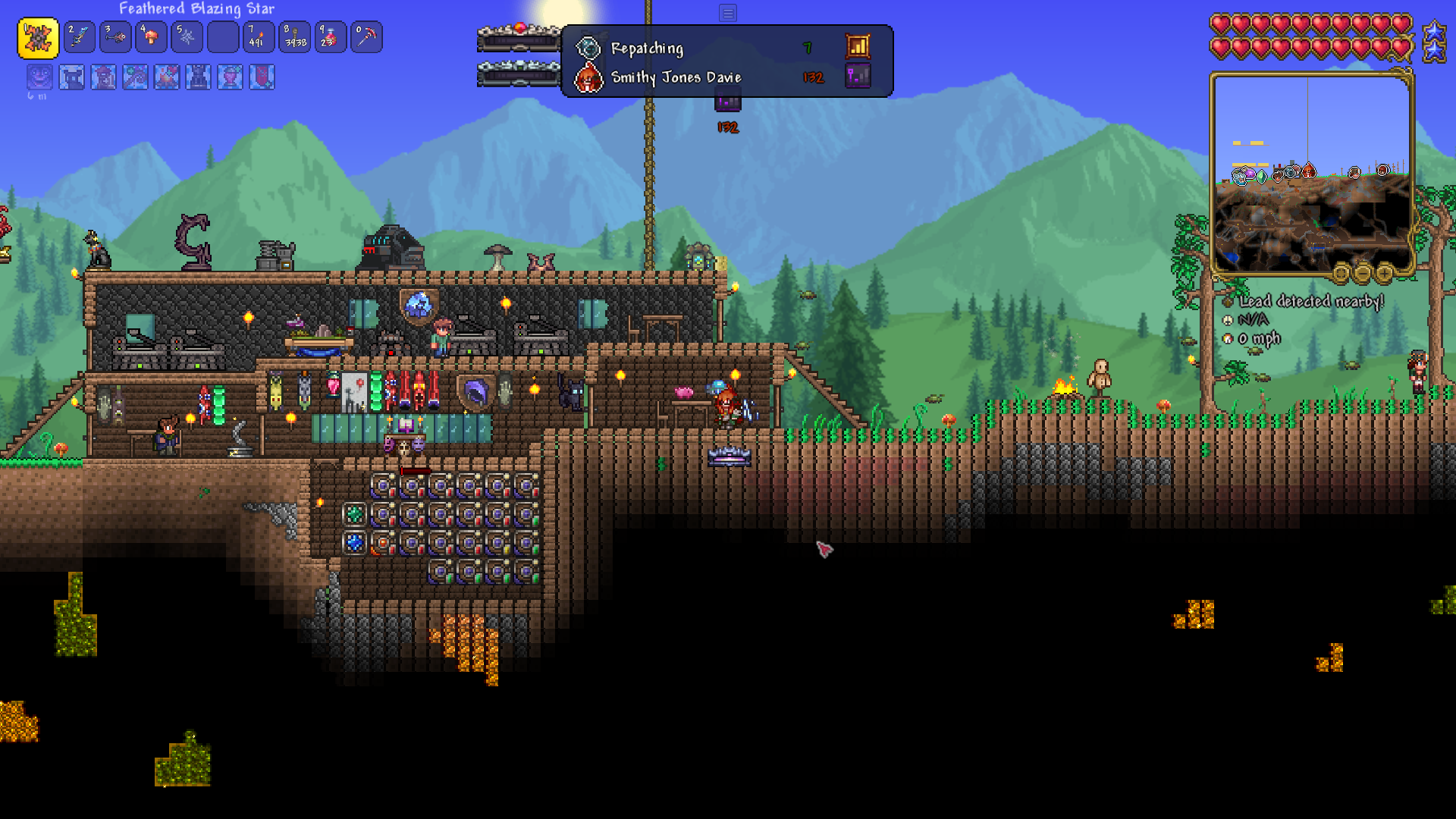Image resolution: width=1456 pixels, height=819 pixels.
Task: Select the healing potion in slot 9
Action: [x=330, y=37]
